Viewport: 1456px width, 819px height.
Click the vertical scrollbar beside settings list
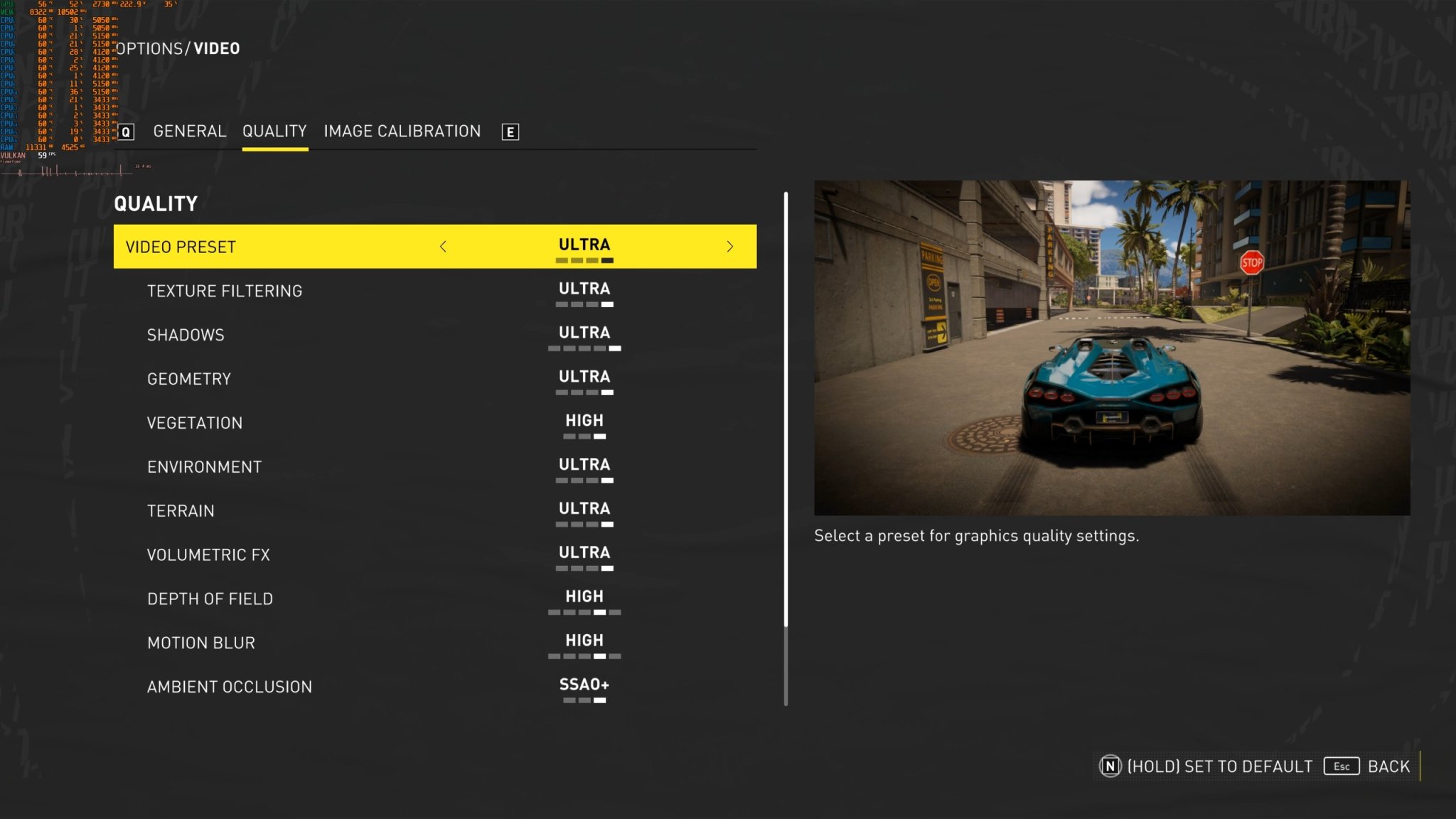click(786, 427)
